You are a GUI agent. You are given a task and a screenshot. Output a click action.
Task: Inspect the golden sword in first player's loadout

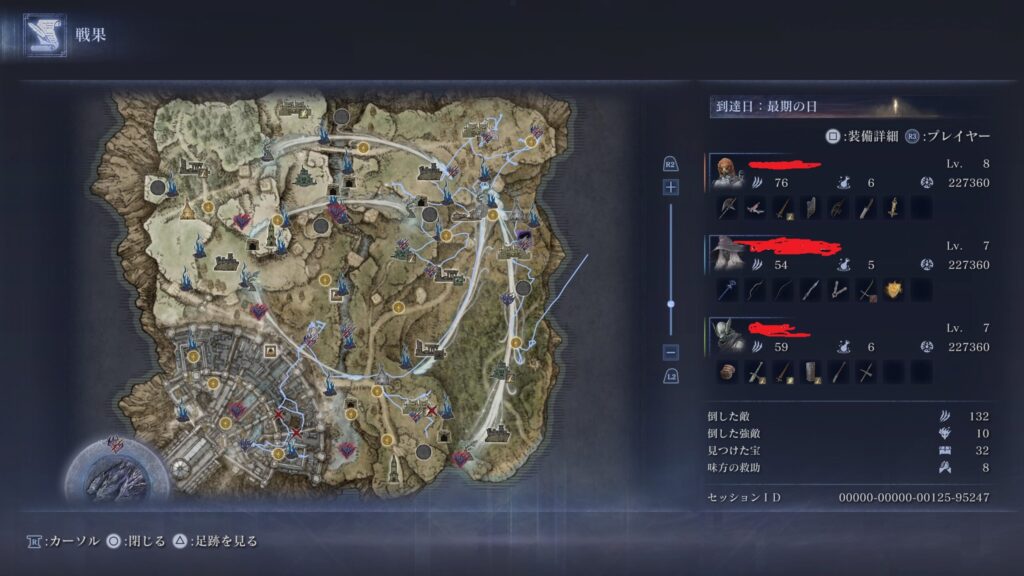pos(893,208)
